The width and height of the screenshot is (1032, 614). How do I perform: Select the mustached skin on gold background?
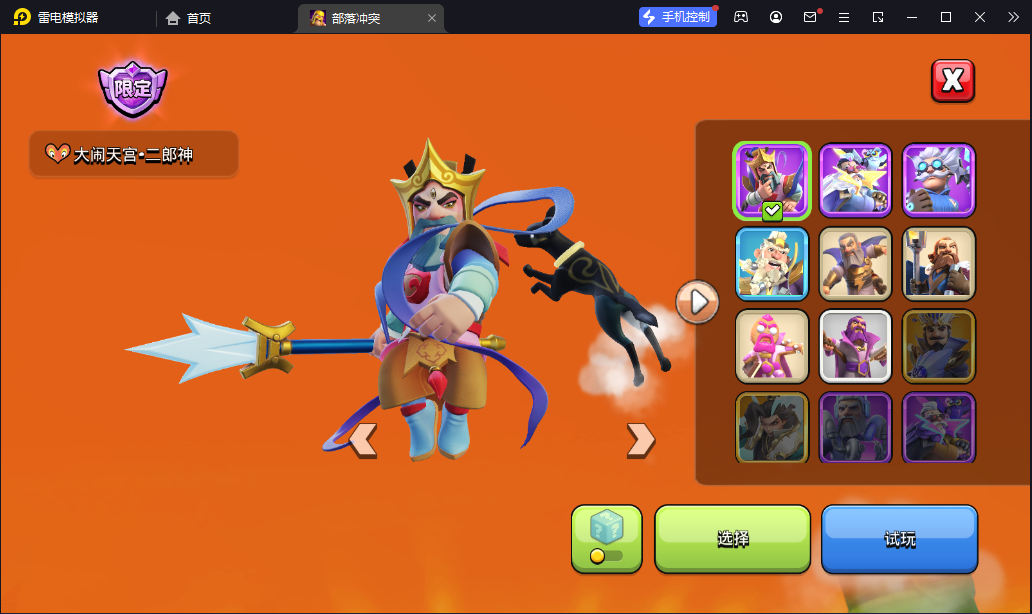938,346
